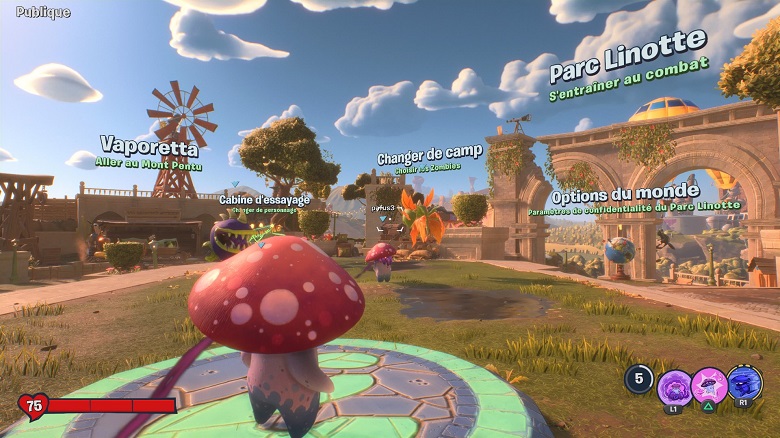Image resolution: width=780 pixels, height=438 pixels.
Task: Activate the purple smoke cloud ability
Action: click(675, 386)
